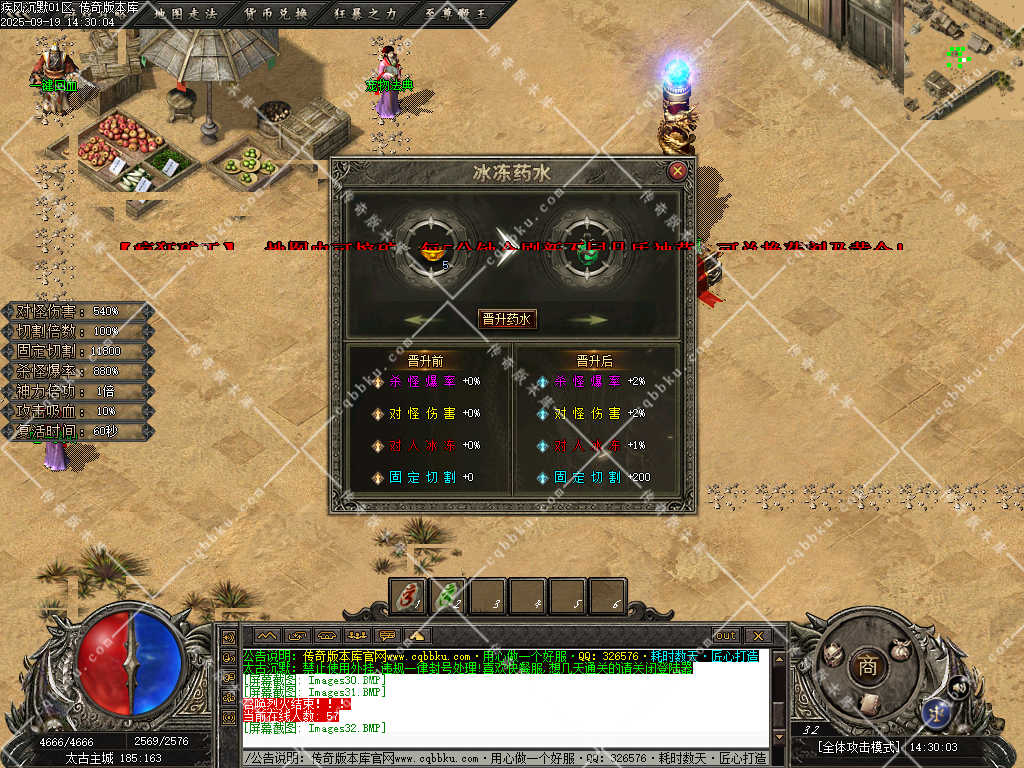Click the 晋升药水 upgrade button
The height and width of the screenshot is (768, 1024).
507,319
